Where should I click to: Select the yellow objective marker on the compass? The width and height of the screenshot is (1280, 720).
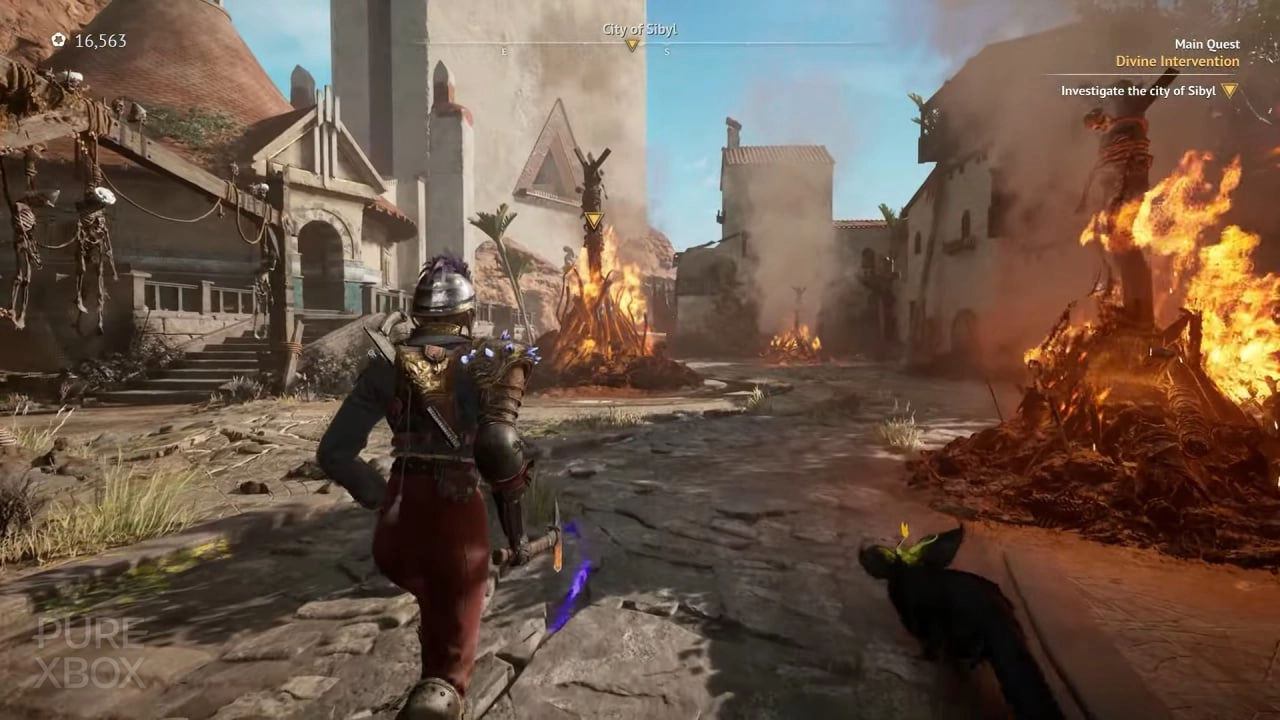click(632, 46)
